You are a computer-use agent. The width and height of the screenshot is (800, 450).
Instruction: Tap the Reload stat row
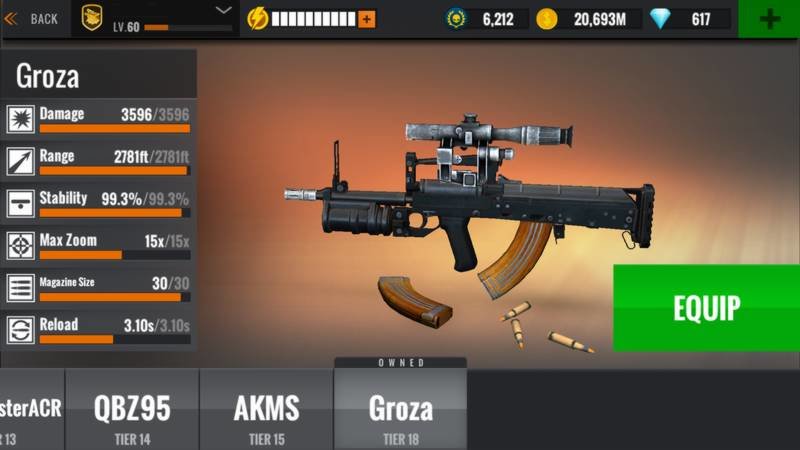[x=98, y=330]
